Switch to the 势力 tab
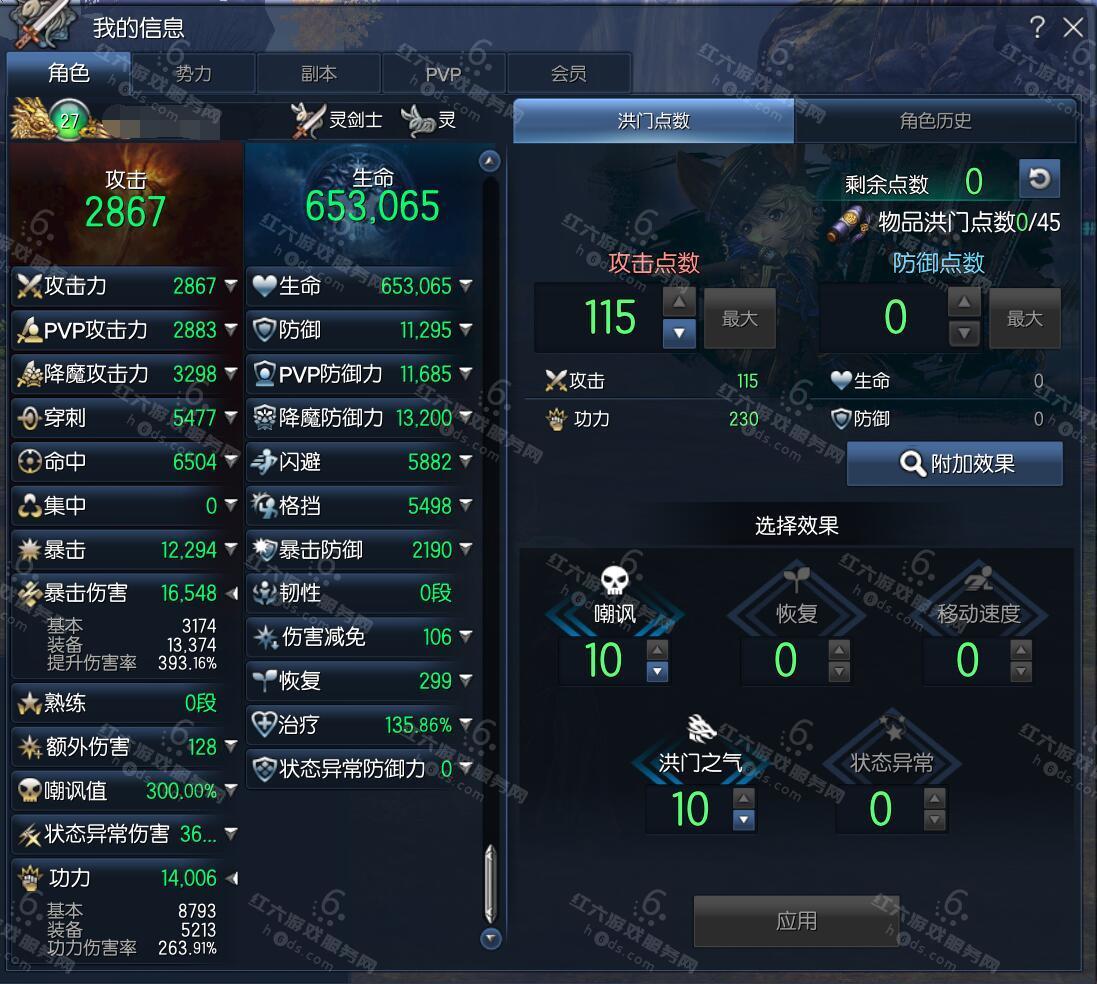The height and width of the screenshot is (984, 1097). [x=193, y=74]
